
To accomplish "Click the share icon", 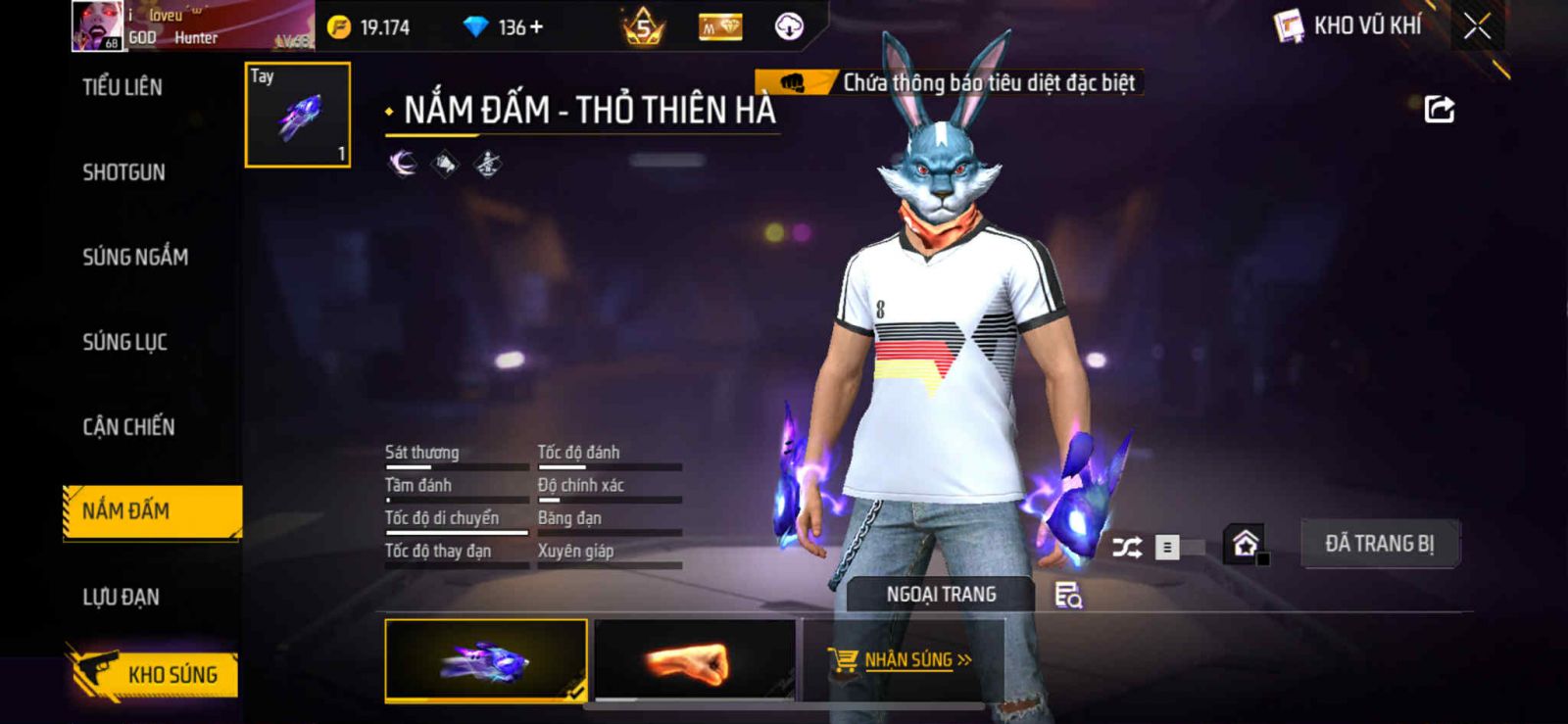I will click(1439, 109).
